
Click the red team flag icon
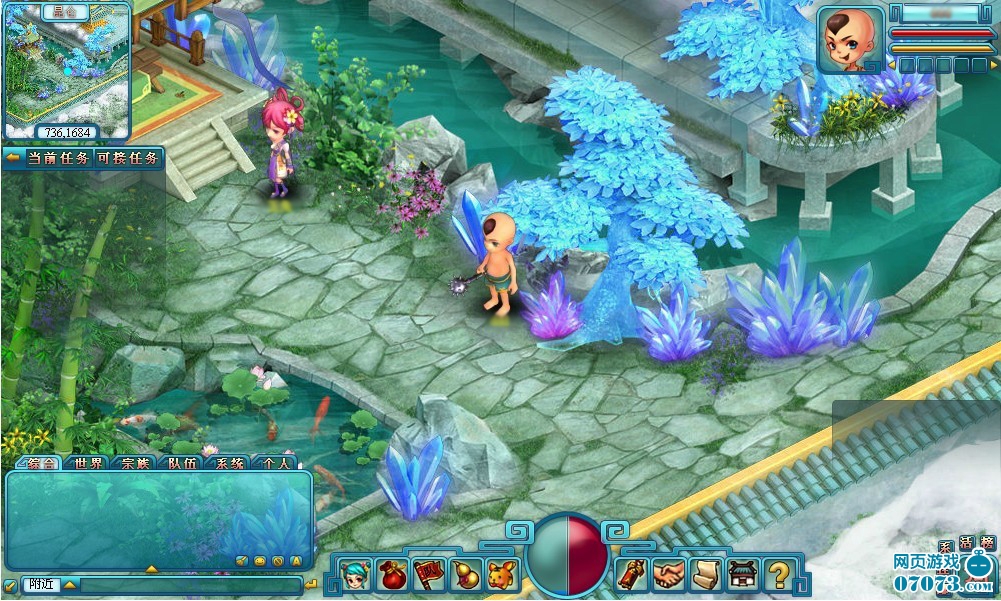(x=428, y=574)
